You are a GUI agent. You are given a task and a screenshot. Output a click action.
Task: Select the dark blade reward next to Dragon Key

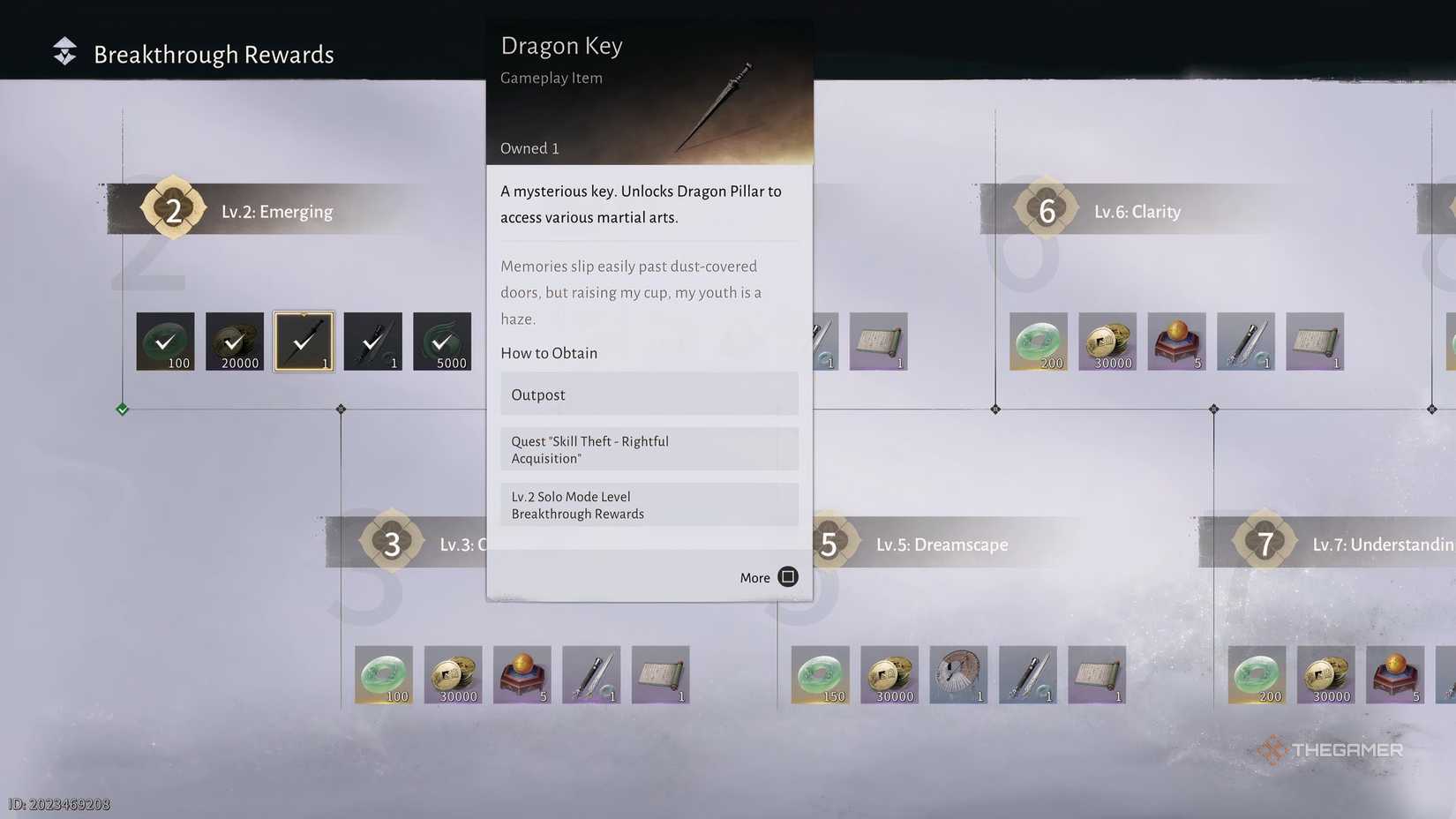click(x=372, y=342)
